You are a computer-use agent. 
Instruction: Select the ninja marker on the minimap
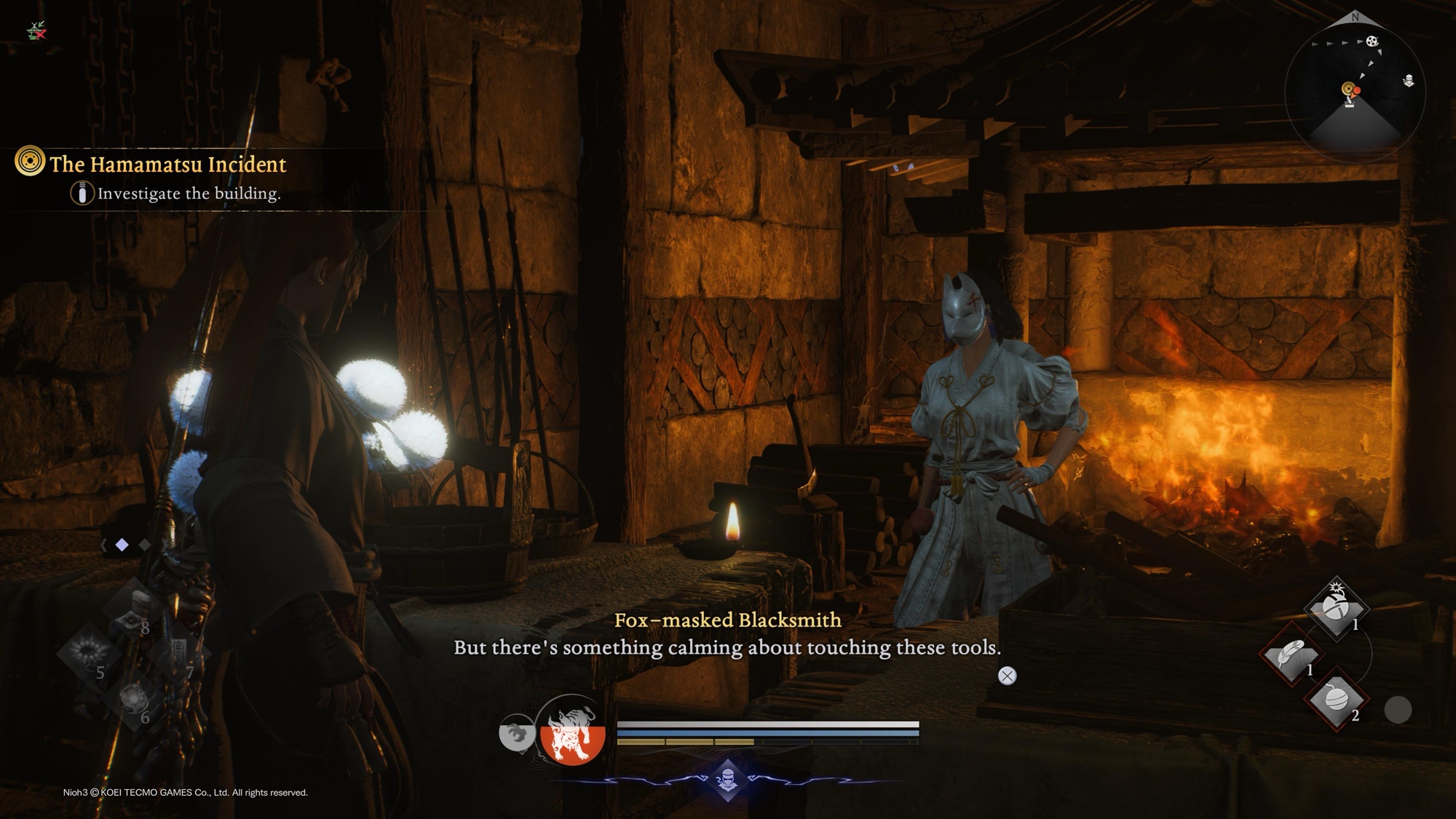1409,81
